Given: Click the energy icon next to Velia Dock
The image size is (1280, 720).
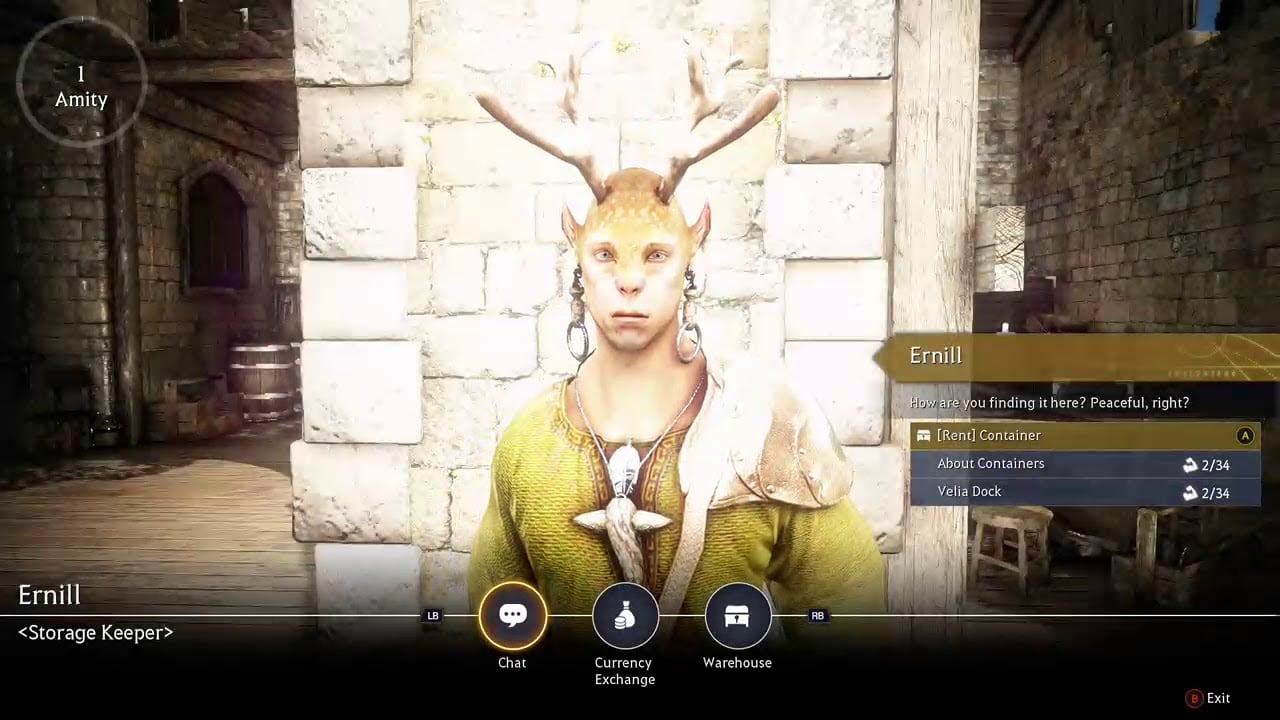Looking at the screenshot, I should tap(1189, 492).
